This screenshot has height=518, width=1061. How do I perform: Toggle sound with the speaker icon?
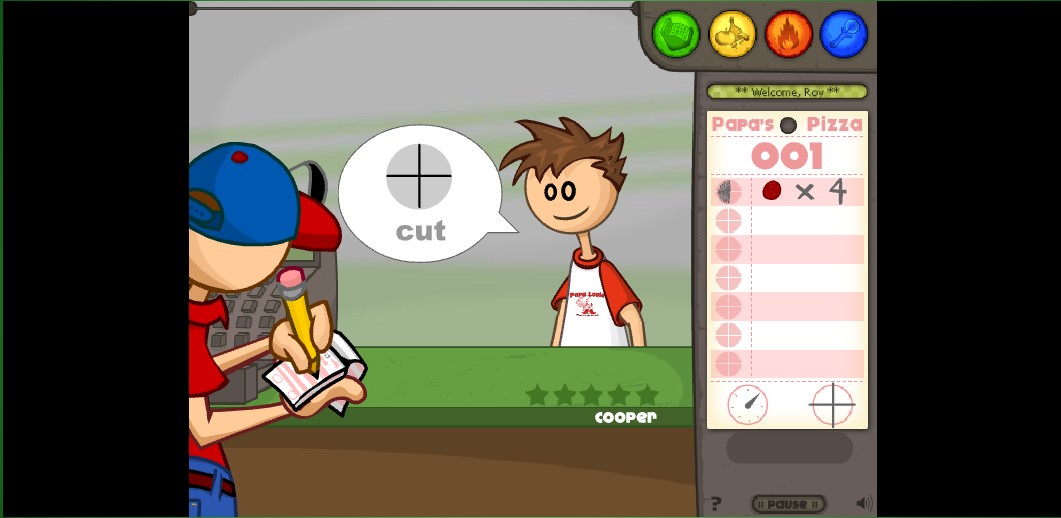(x=863, y=503)
